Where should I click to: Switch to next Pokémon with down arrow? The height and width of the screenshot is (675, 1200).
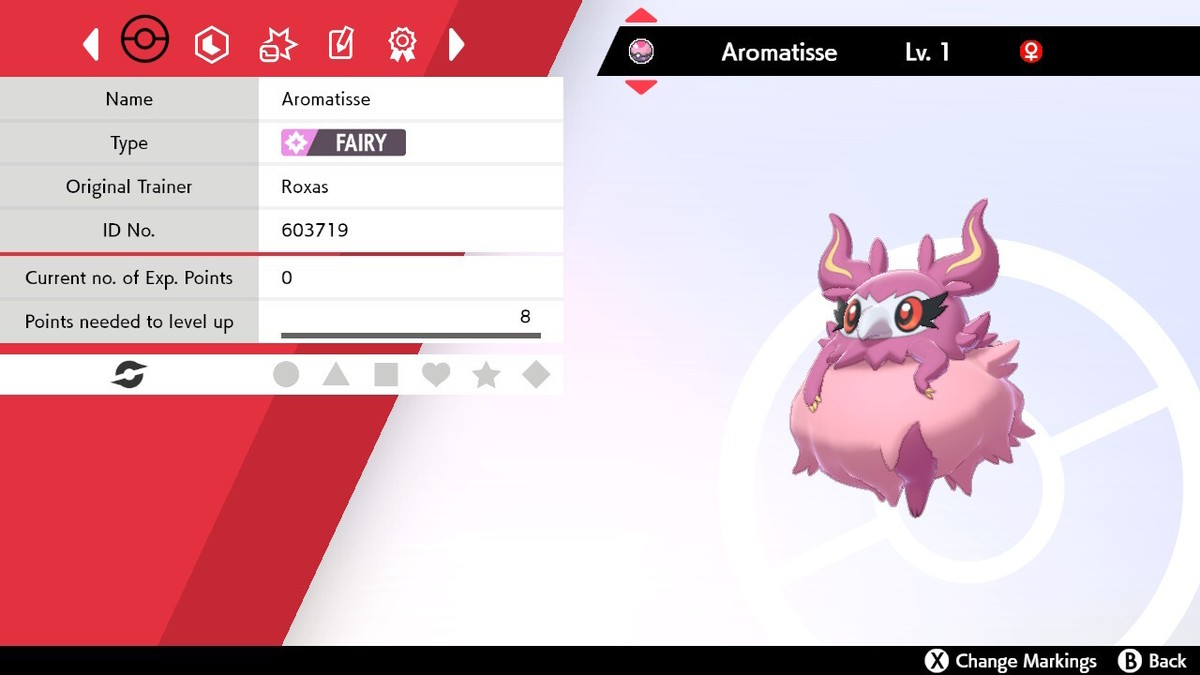[x=641, y=87]
